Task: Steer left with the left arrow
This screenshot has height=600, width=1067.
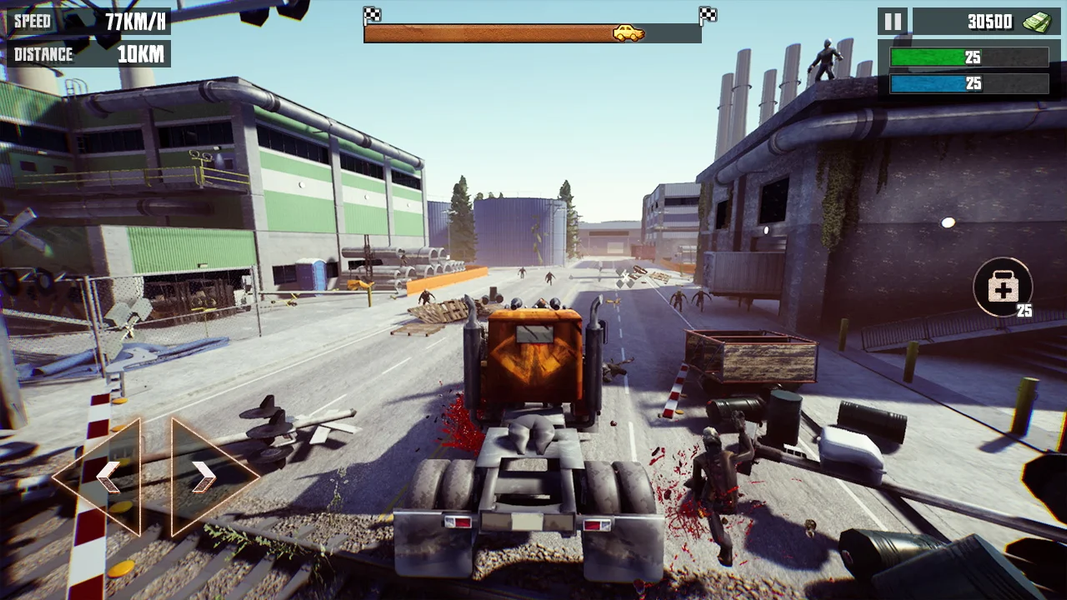Action: click(x=104, y=477)
